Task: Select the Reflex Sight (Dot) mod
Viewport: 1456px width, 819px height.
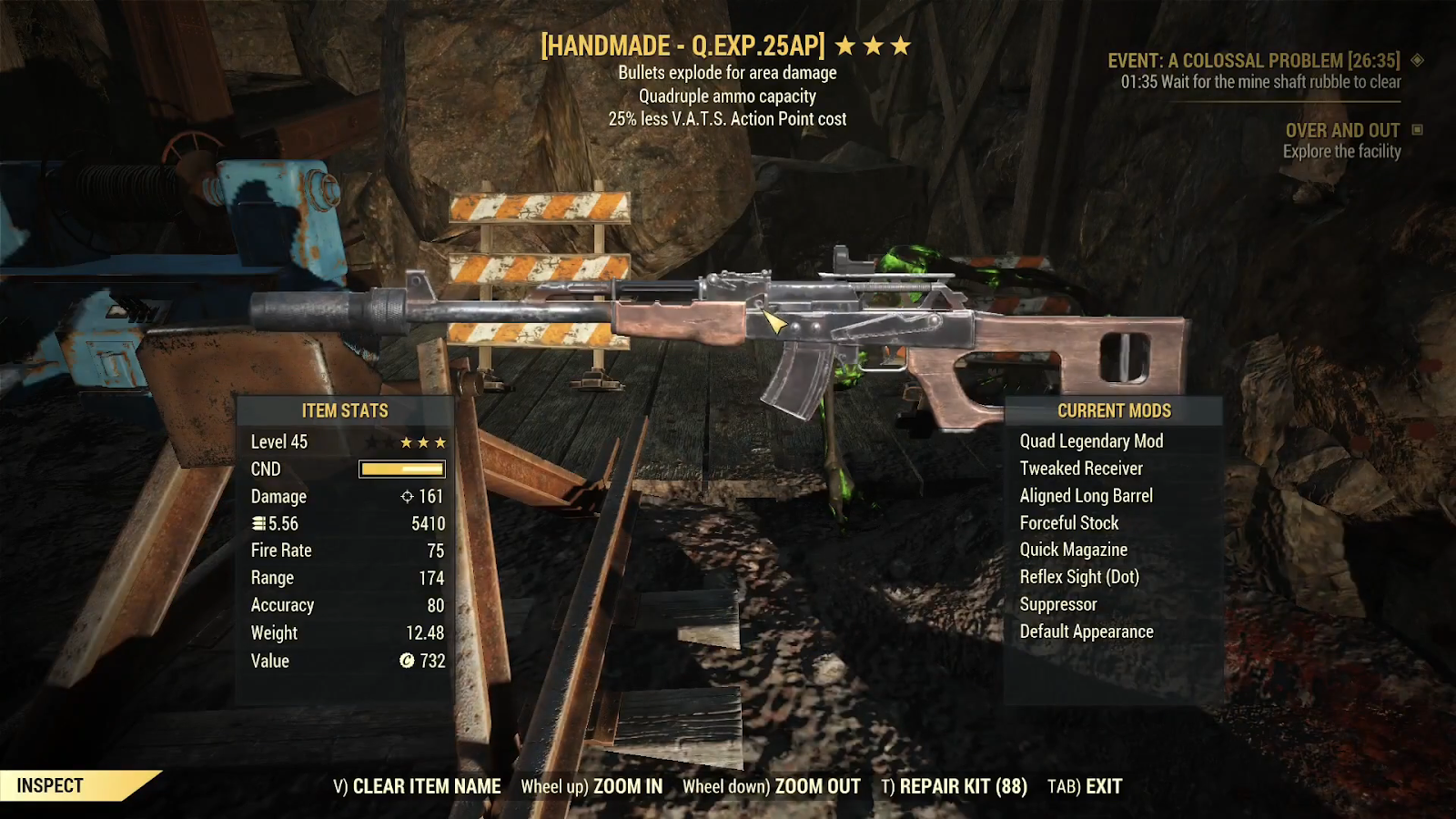Action: [1079, 577]
